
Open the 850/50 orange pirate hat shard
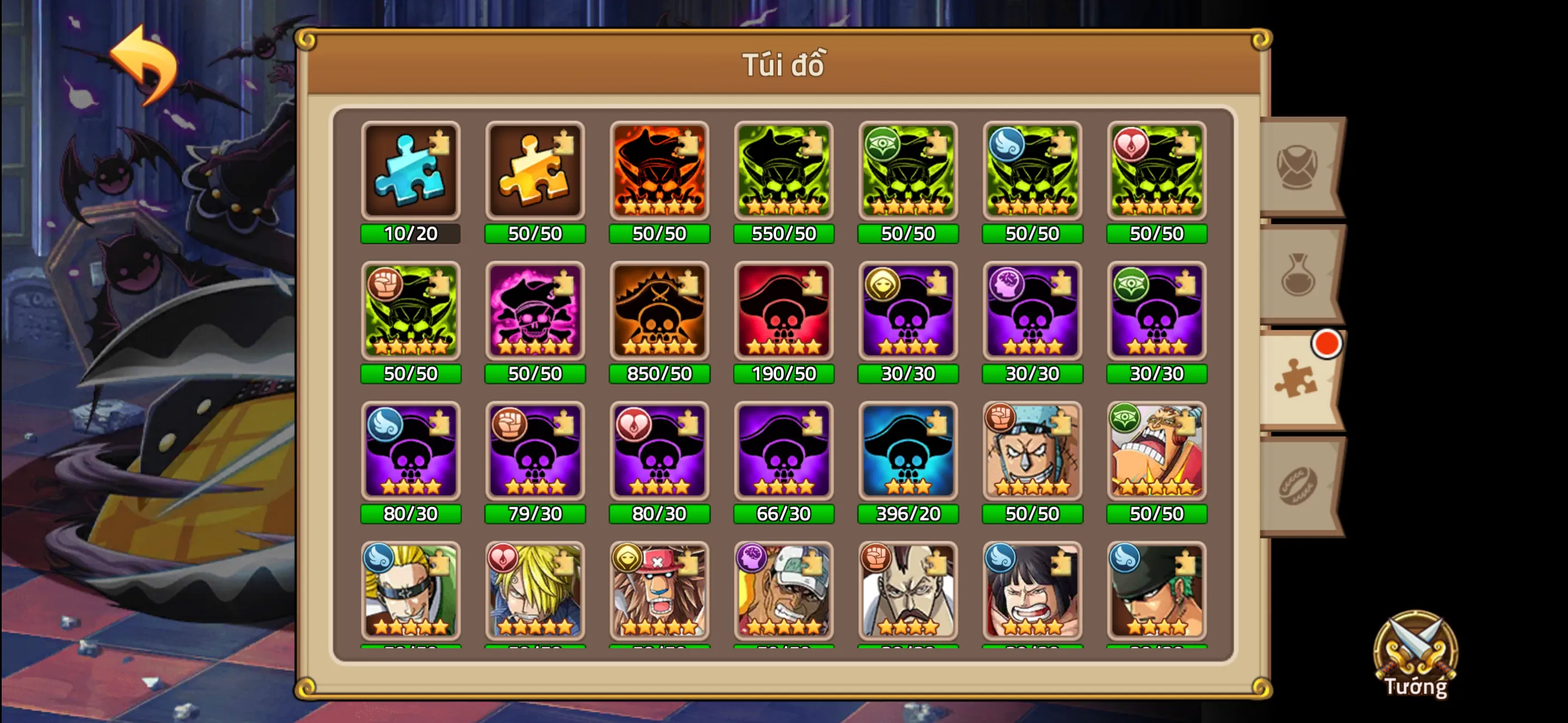click(x=659, y=312)
